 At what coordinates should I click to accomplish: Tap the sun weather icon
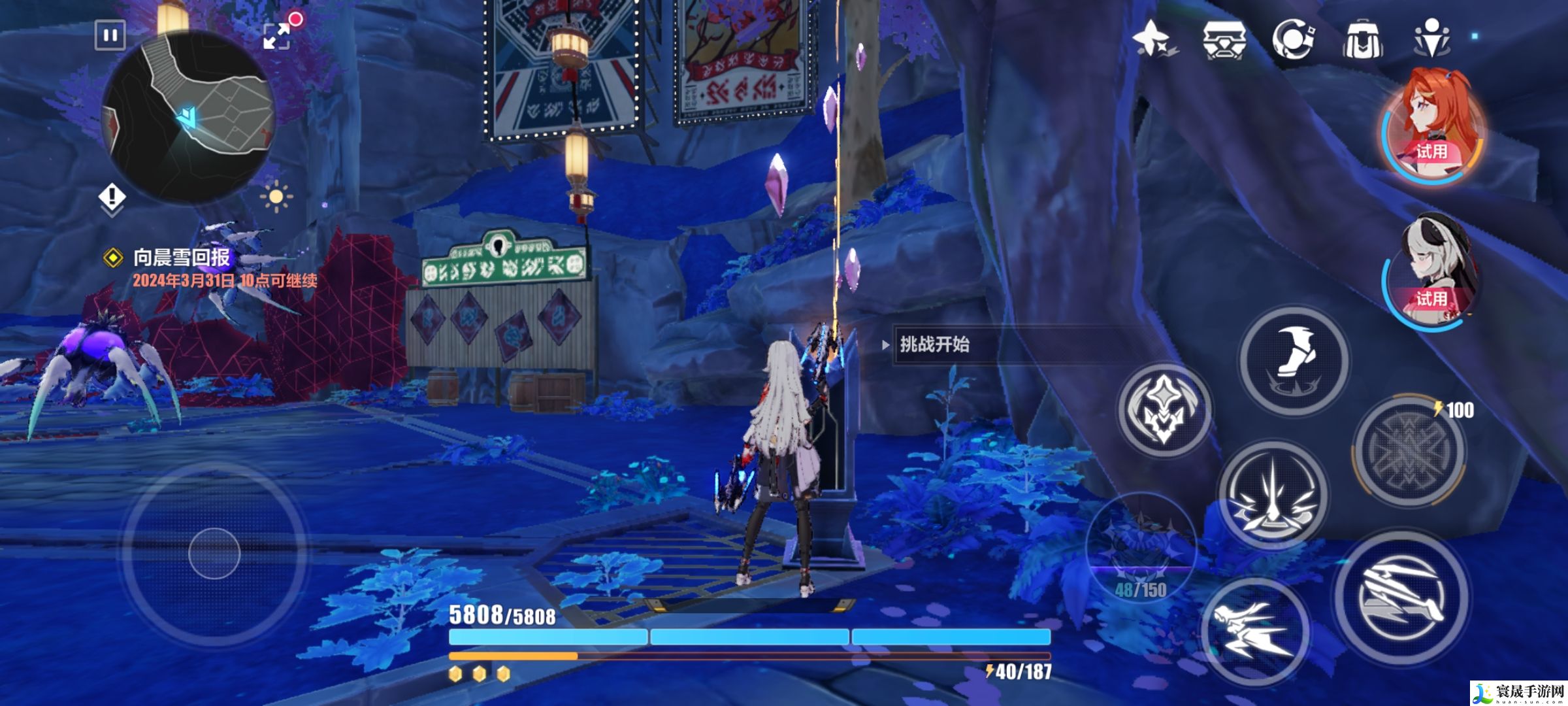coord(275,196)
